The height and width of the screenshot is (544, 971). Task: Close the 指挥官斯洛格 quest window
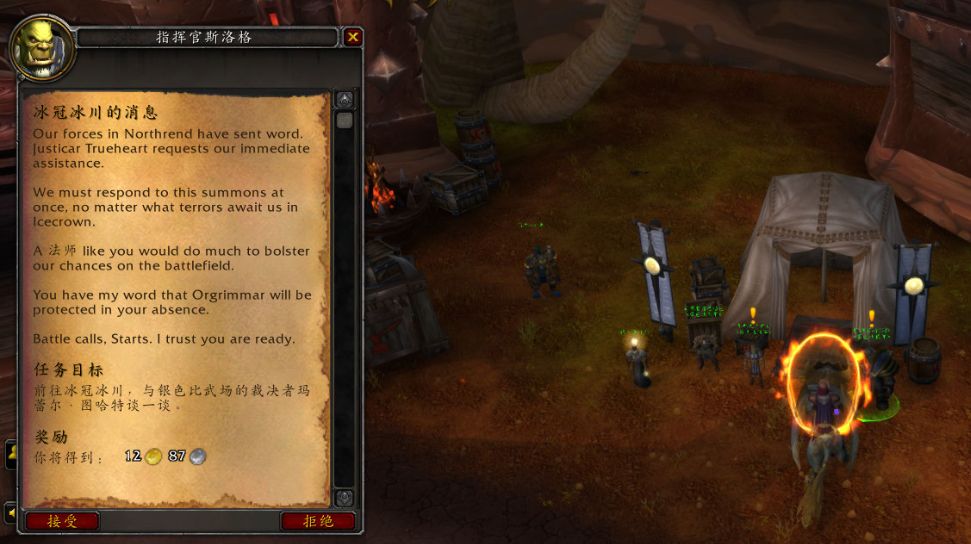pyautogui.click(x=352, y=37)
